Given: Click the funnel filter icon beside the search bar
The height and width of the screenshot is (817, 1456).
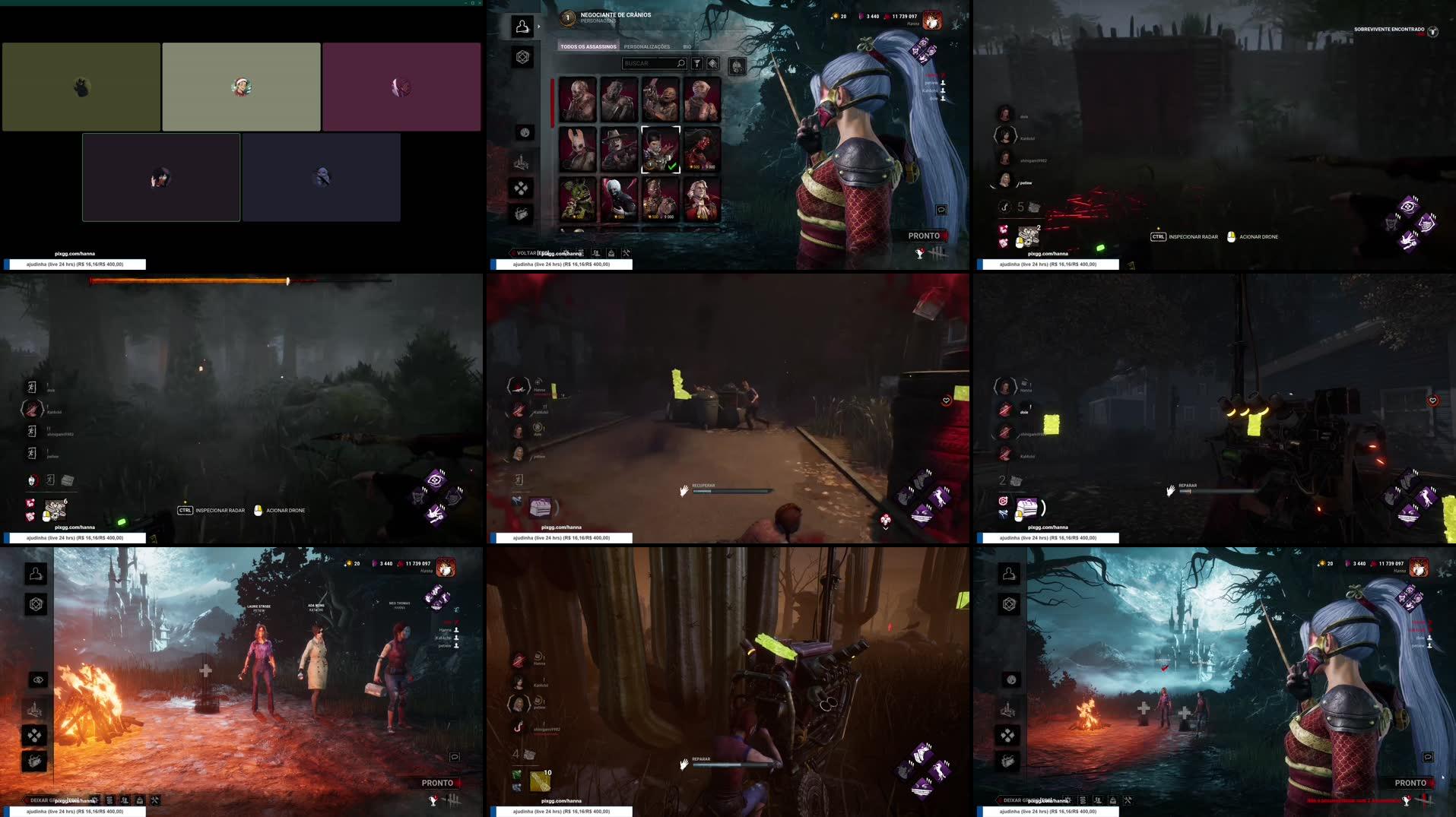Looking at the screenshot, I should click(x=696, y=64).
